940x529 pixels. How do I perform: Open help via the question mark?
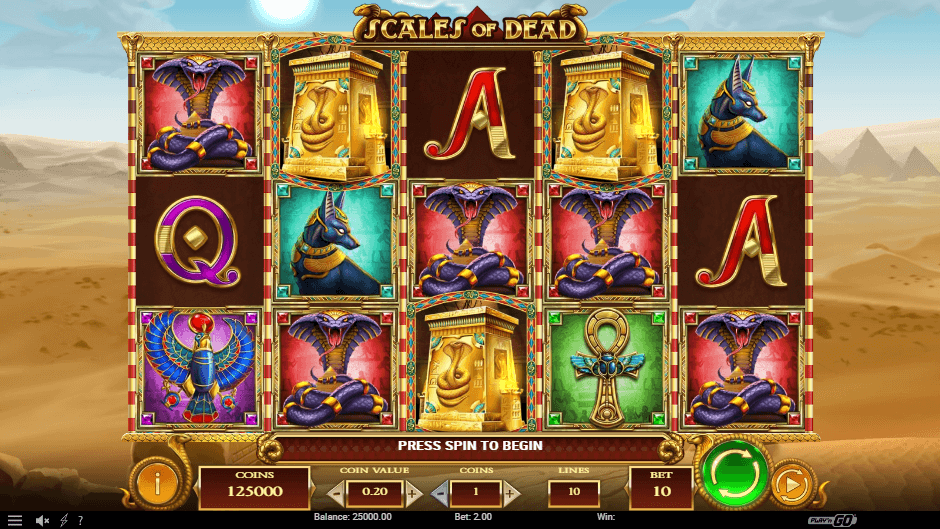tap(79, 521)
